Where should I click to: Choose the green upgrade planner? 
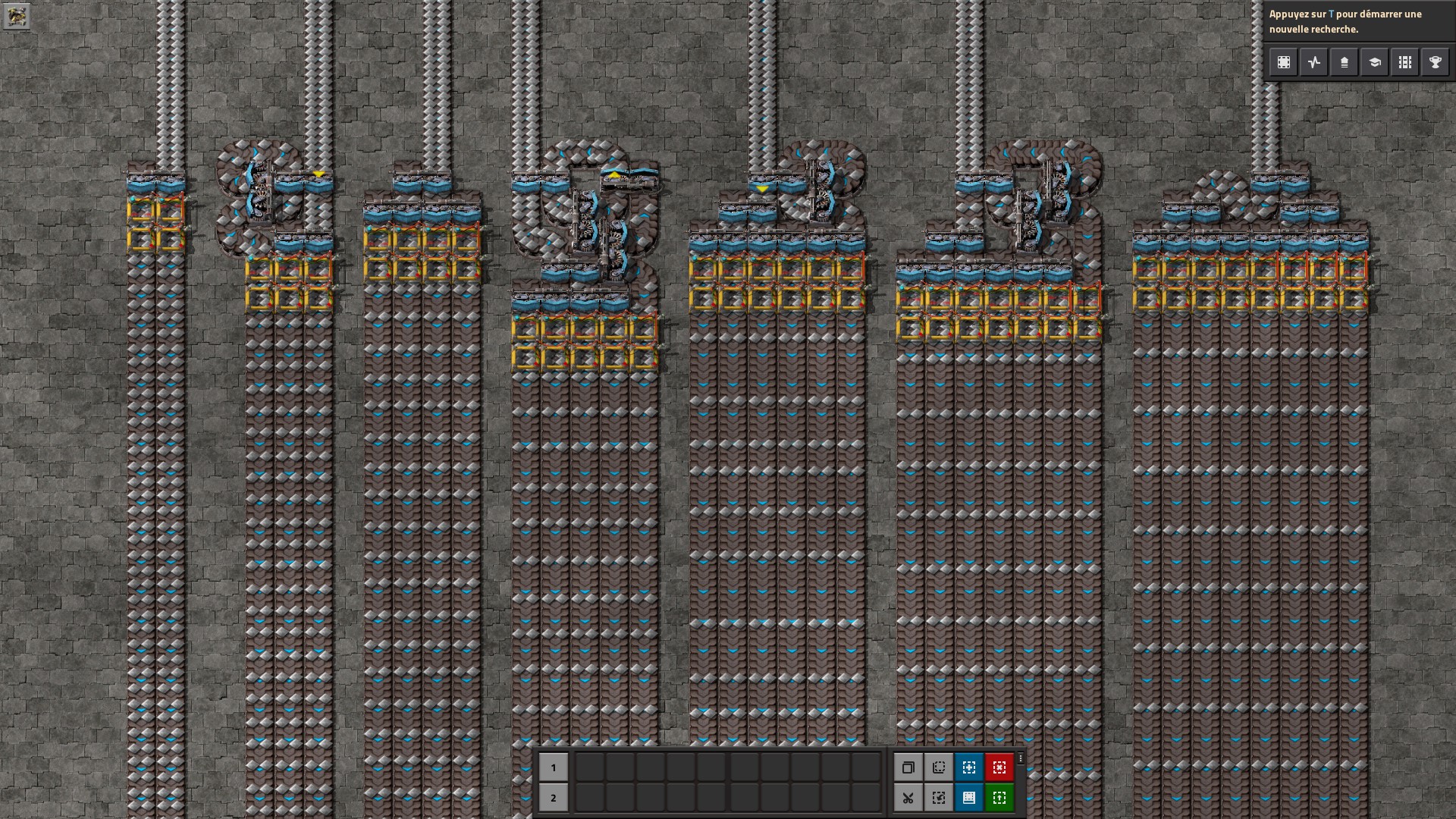pos(999,798)
